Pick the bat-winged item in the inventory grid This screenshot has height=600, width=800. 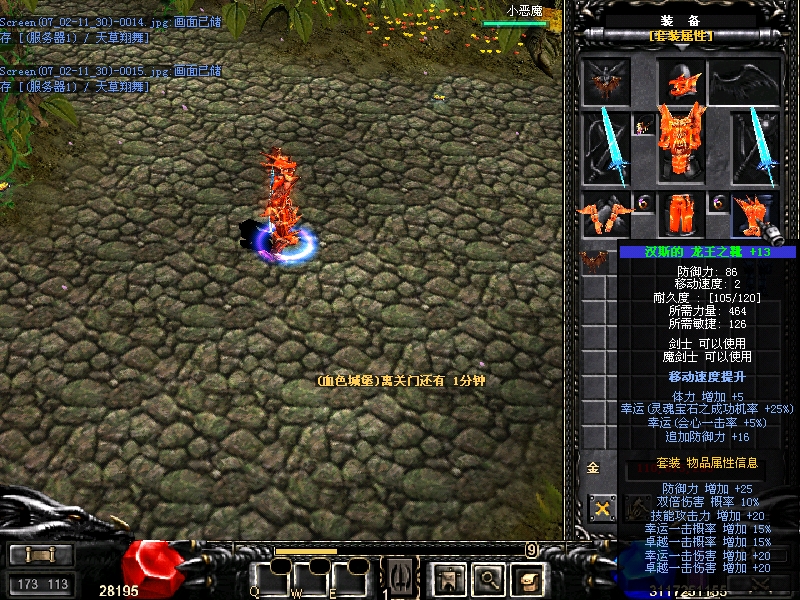coord(595,261)
